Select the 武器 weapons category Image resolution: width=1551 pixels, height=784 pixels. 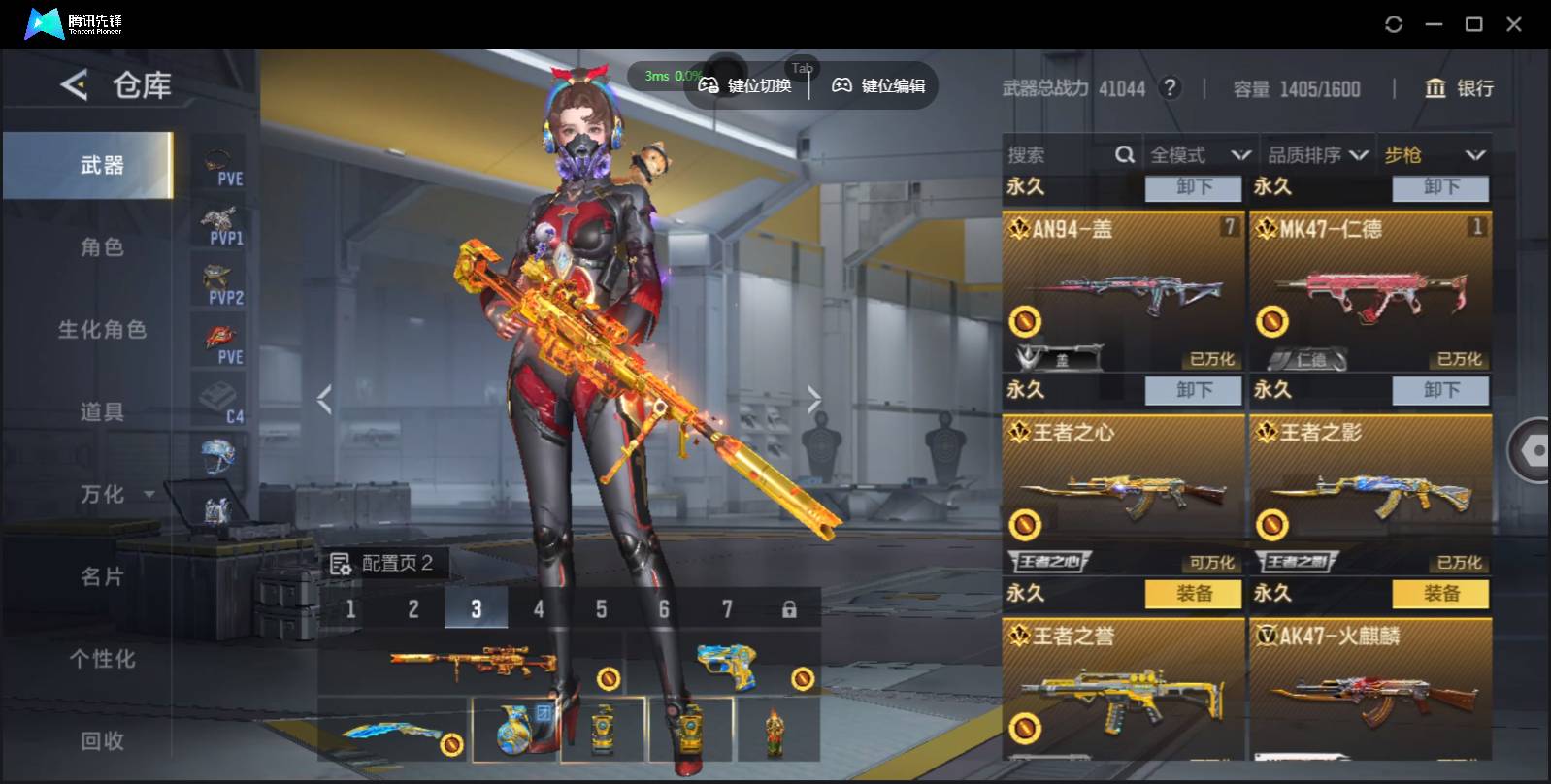101,166
